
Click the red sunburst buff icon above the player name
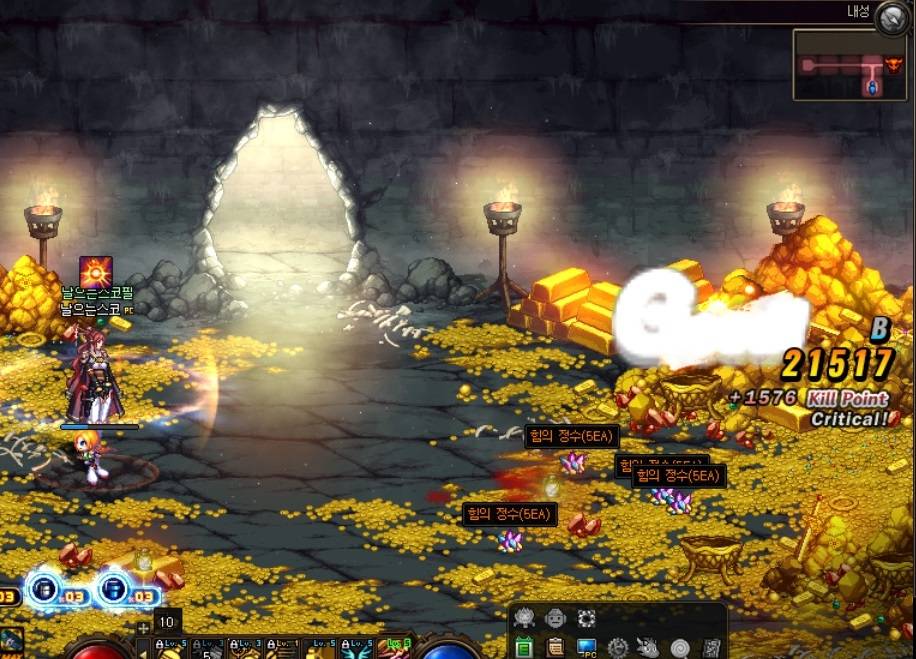96,272
